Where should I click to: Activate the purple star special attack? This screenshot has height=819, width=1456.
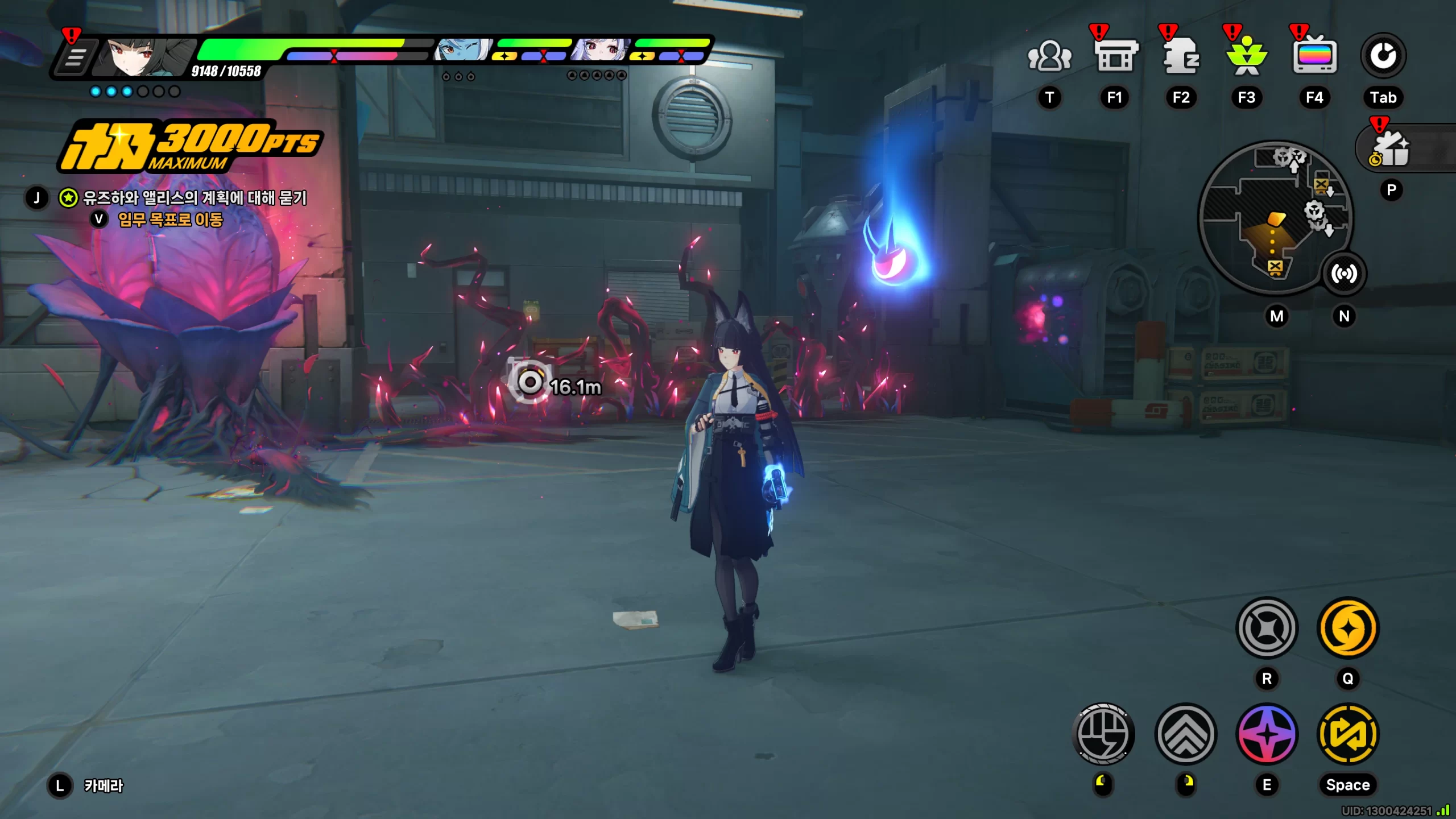point(1267,734)
